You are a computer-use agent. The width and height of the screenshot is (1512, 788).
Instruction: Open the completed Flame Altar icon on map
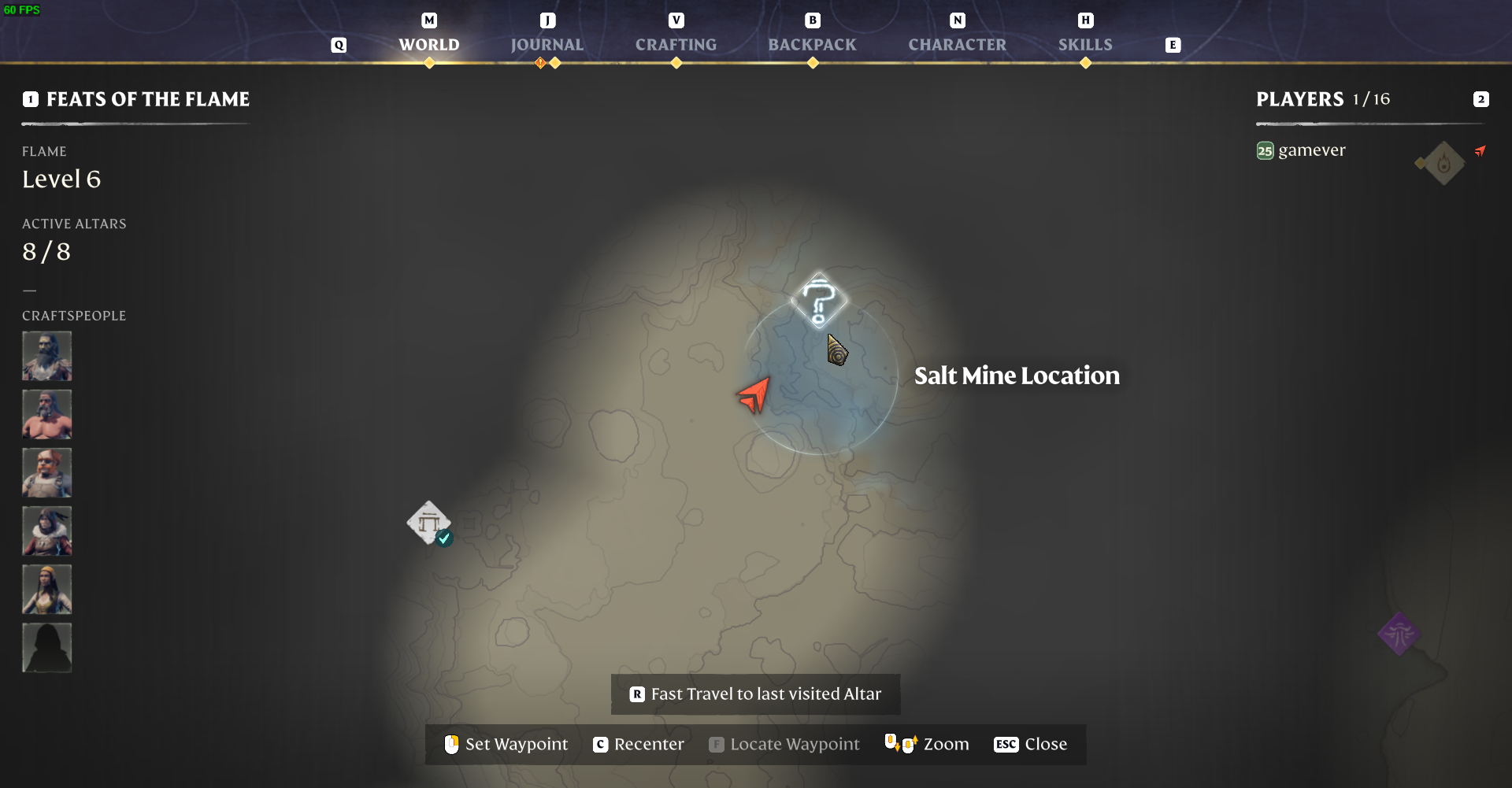429,523
